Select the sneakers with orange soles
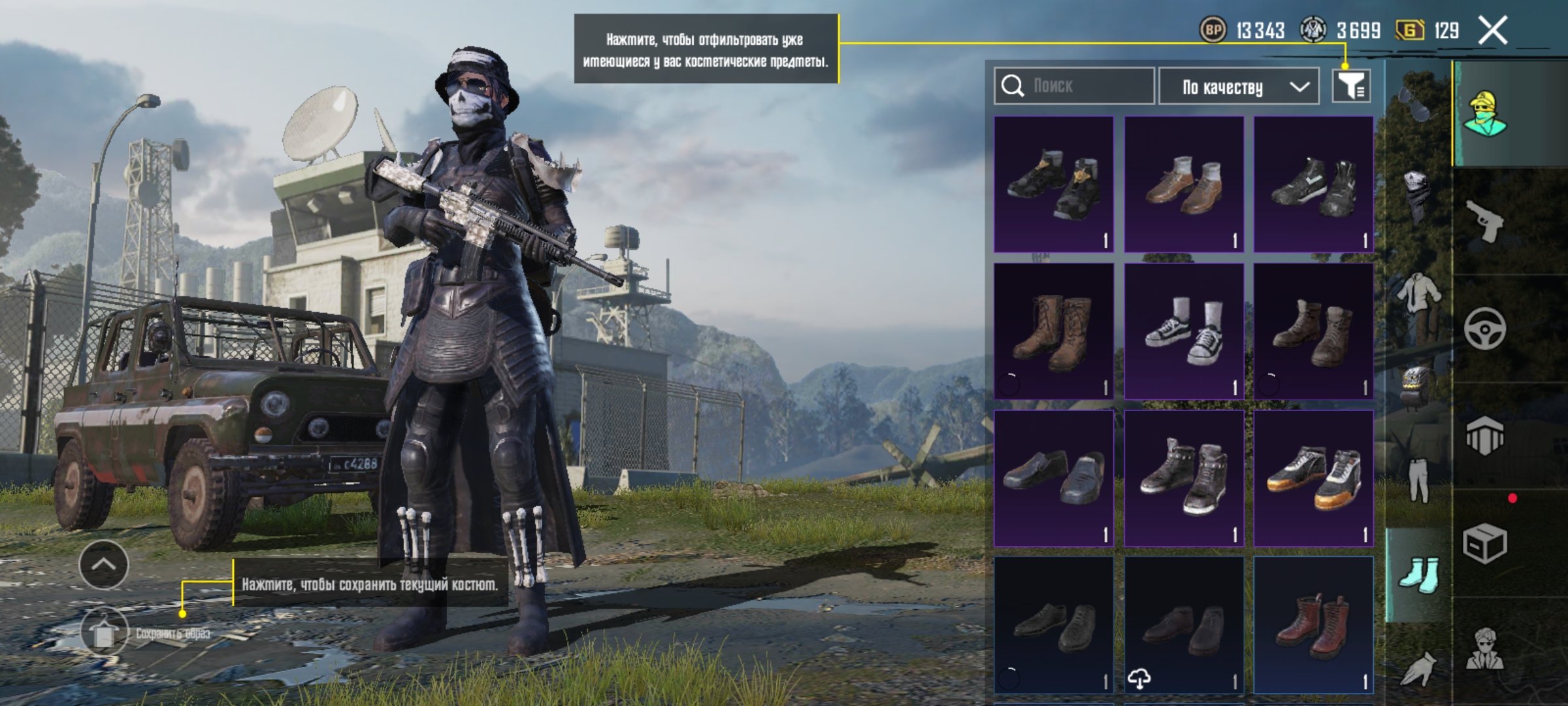 point(1313,479)
